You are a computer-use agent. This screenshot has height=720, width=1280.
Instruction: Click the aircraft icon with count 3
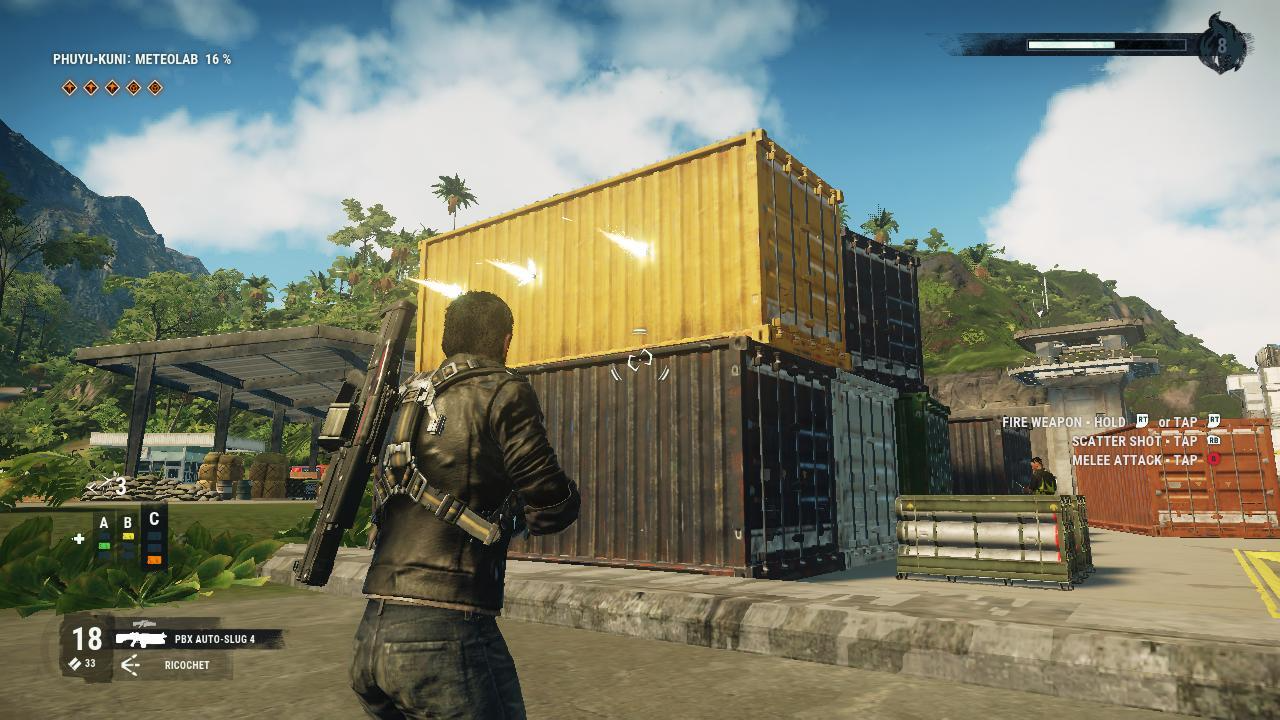(106, 487)
